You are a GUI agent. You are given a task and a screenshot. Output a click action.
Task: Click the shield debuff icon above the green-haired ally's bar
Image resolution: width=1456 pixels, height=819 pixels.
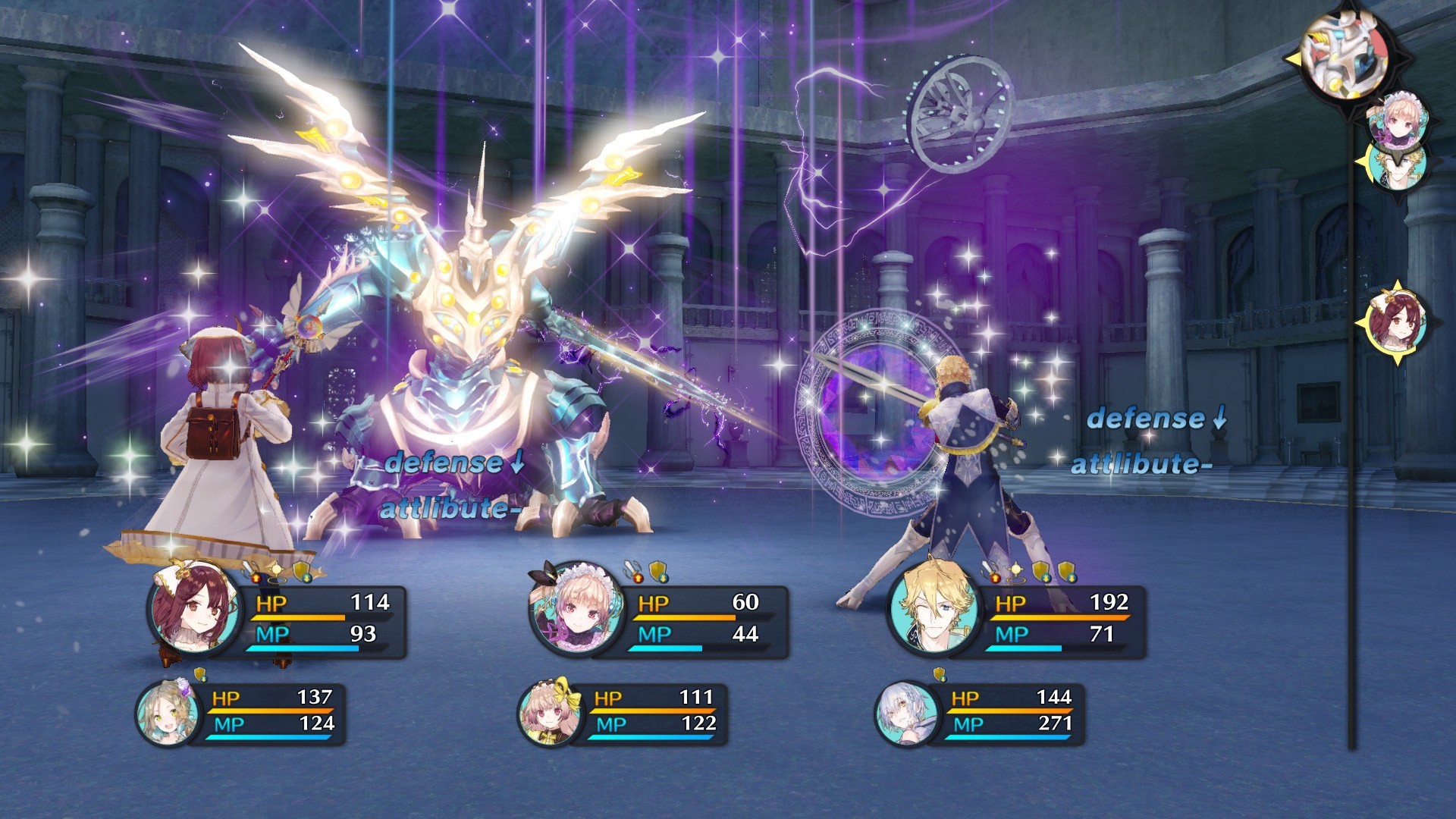[199, 674]
